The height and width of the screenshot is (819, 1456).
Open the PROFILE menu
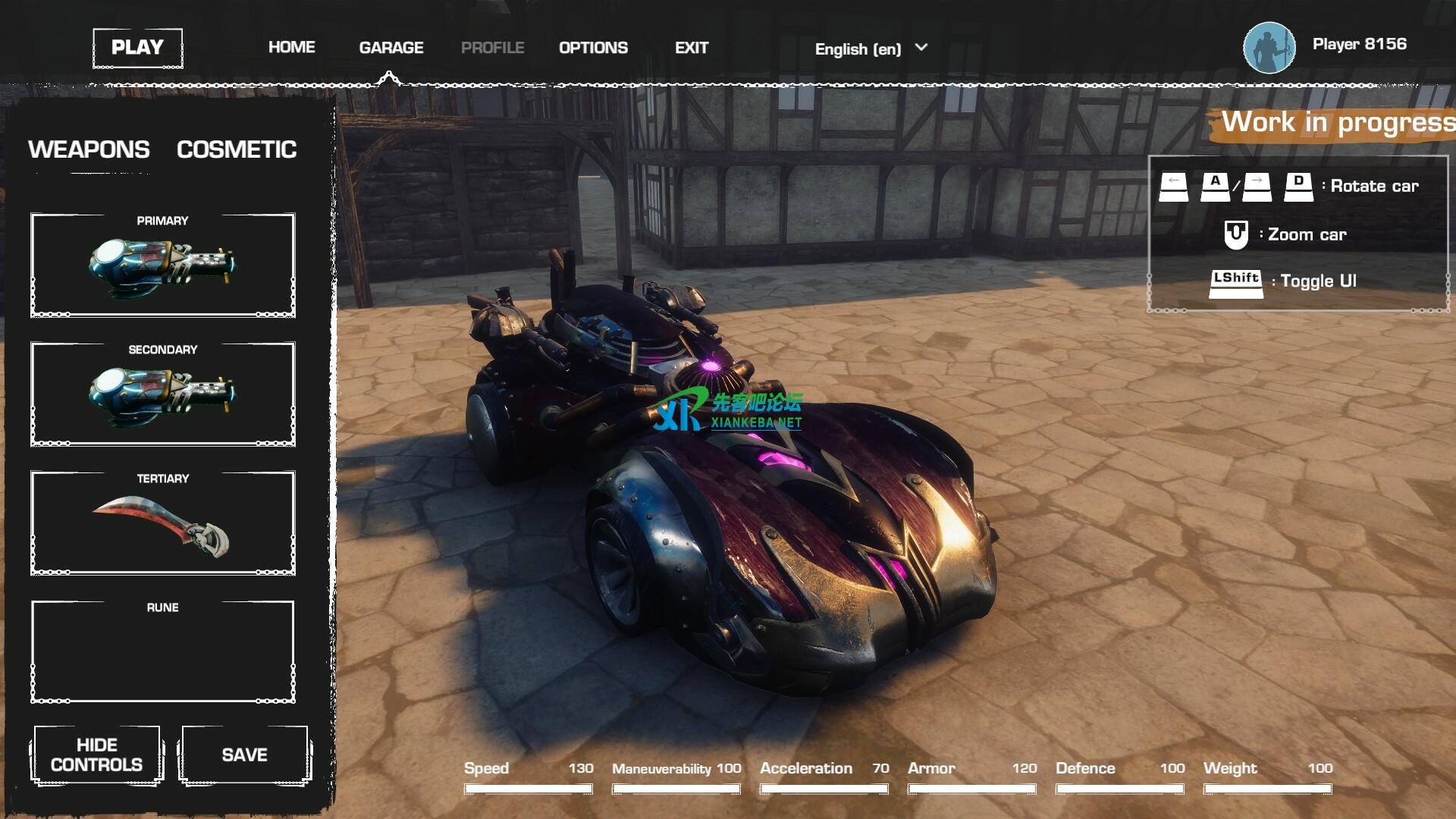(x=492, y=48)
